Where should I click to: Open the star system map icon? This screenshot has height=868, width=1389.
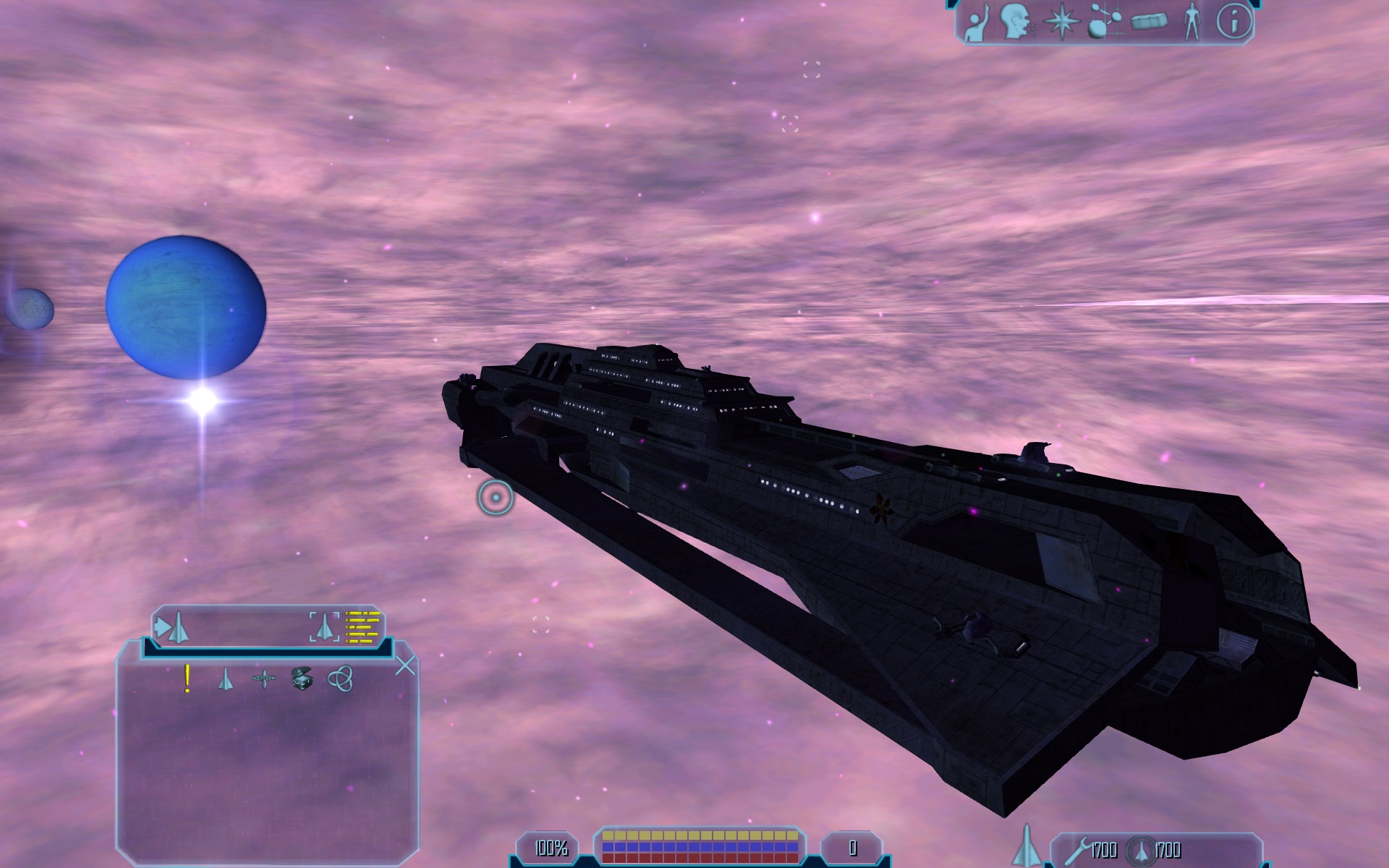[1104, 24]
